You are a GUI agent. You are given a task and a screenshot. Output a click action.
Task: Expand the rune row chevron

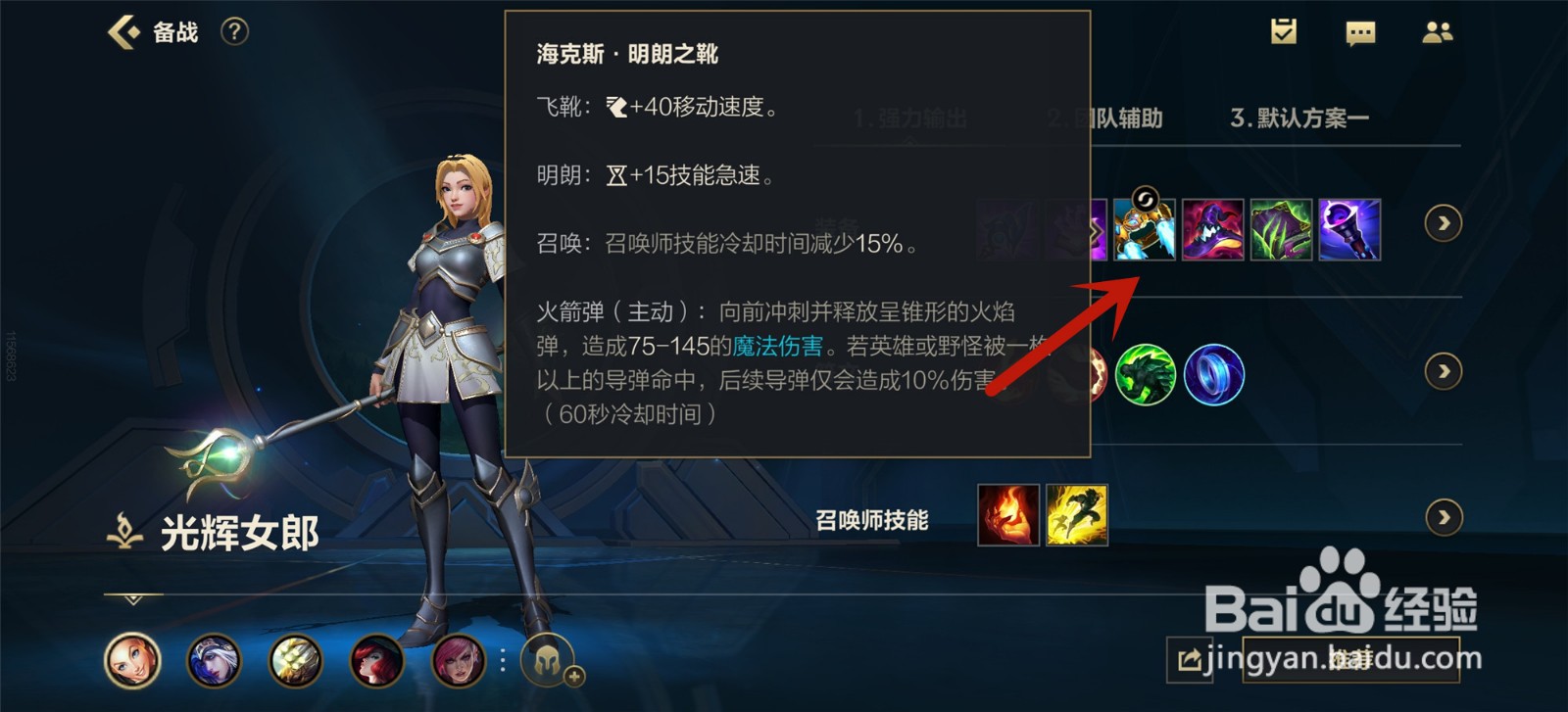coord(1443,372)
